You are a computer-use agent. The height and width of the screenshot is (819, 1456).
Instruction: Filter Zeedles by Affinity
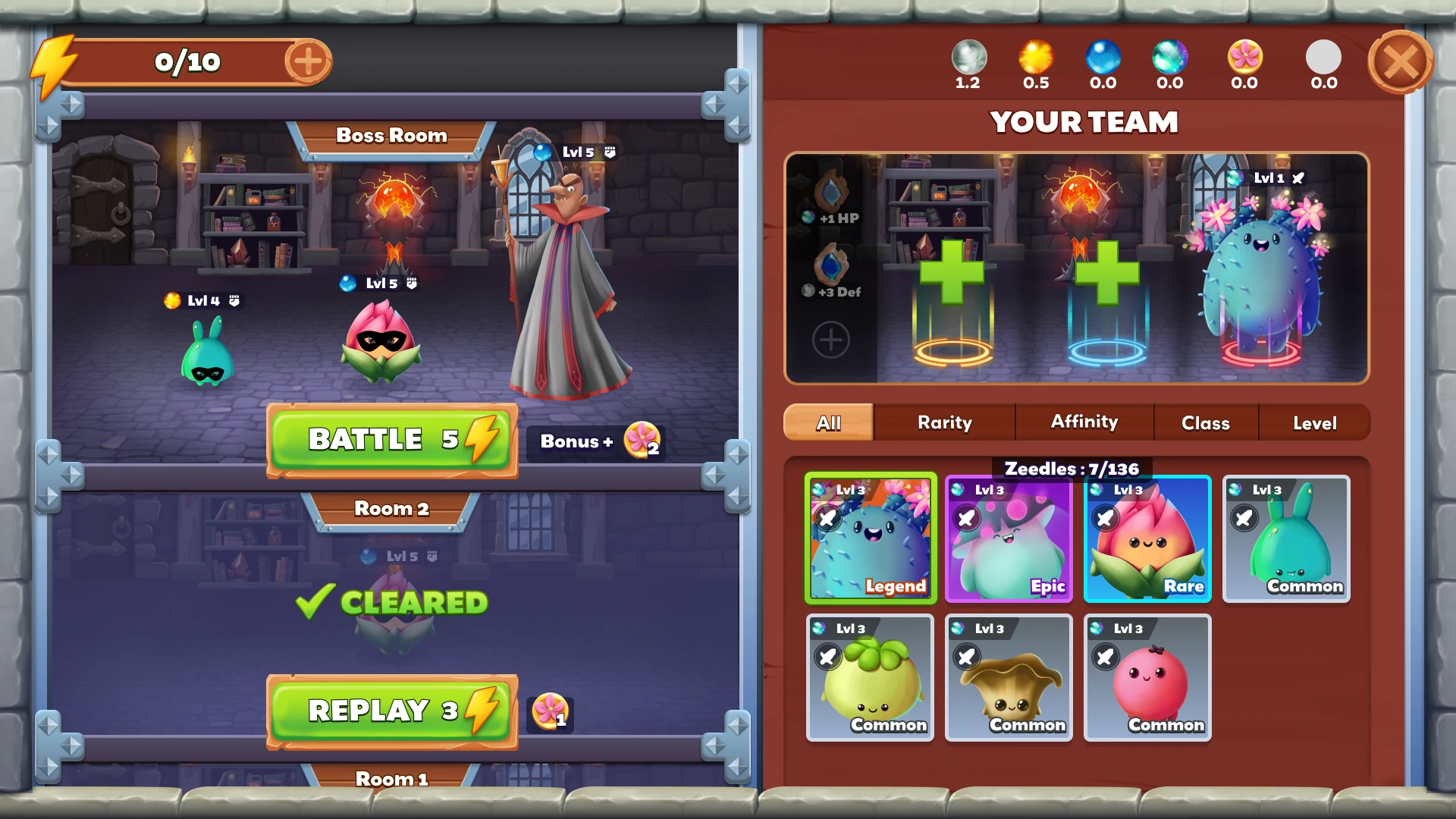point(1084,422)
